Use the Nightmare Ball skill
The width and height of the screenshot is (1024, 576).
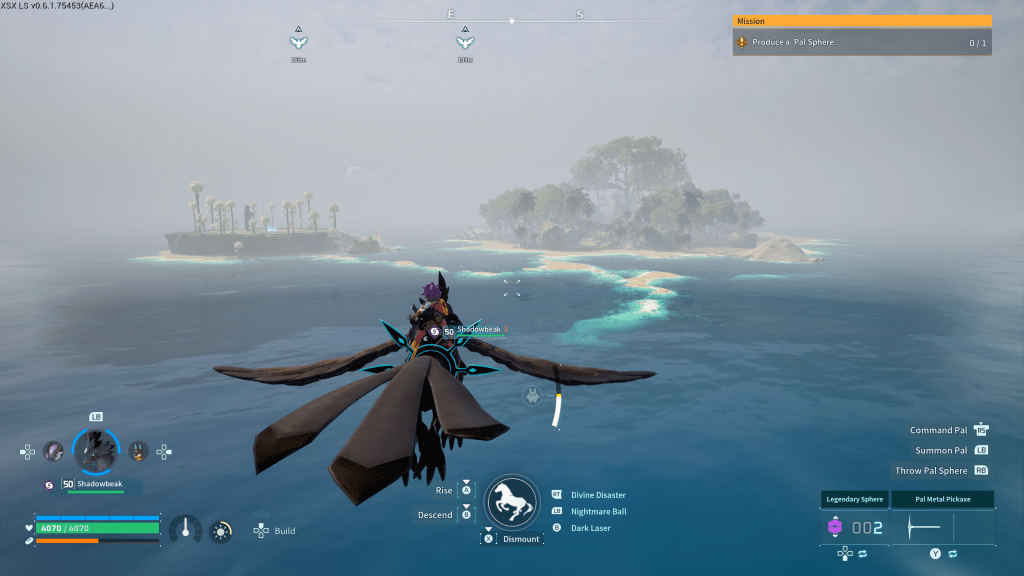598,511
